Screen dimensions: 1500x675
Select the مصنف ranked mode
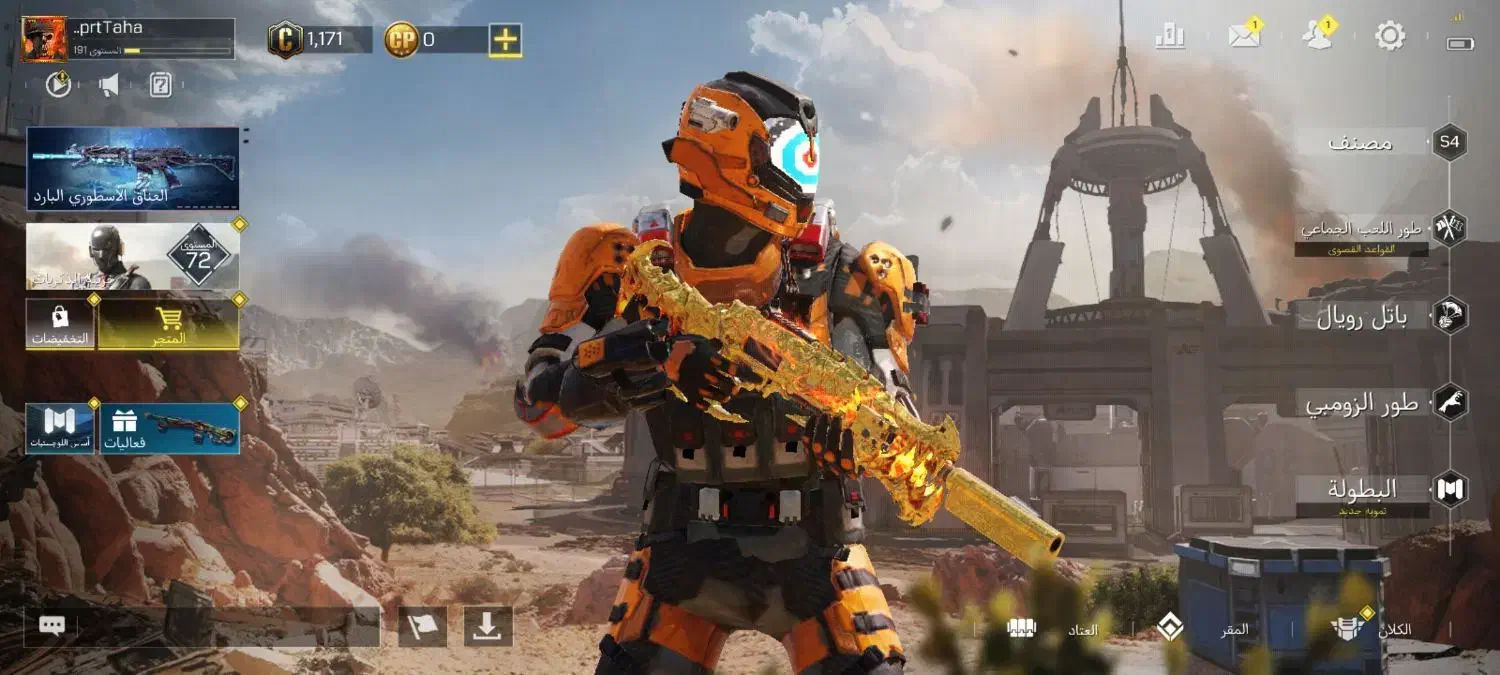pyautogui.click(x=1362, y=142)
